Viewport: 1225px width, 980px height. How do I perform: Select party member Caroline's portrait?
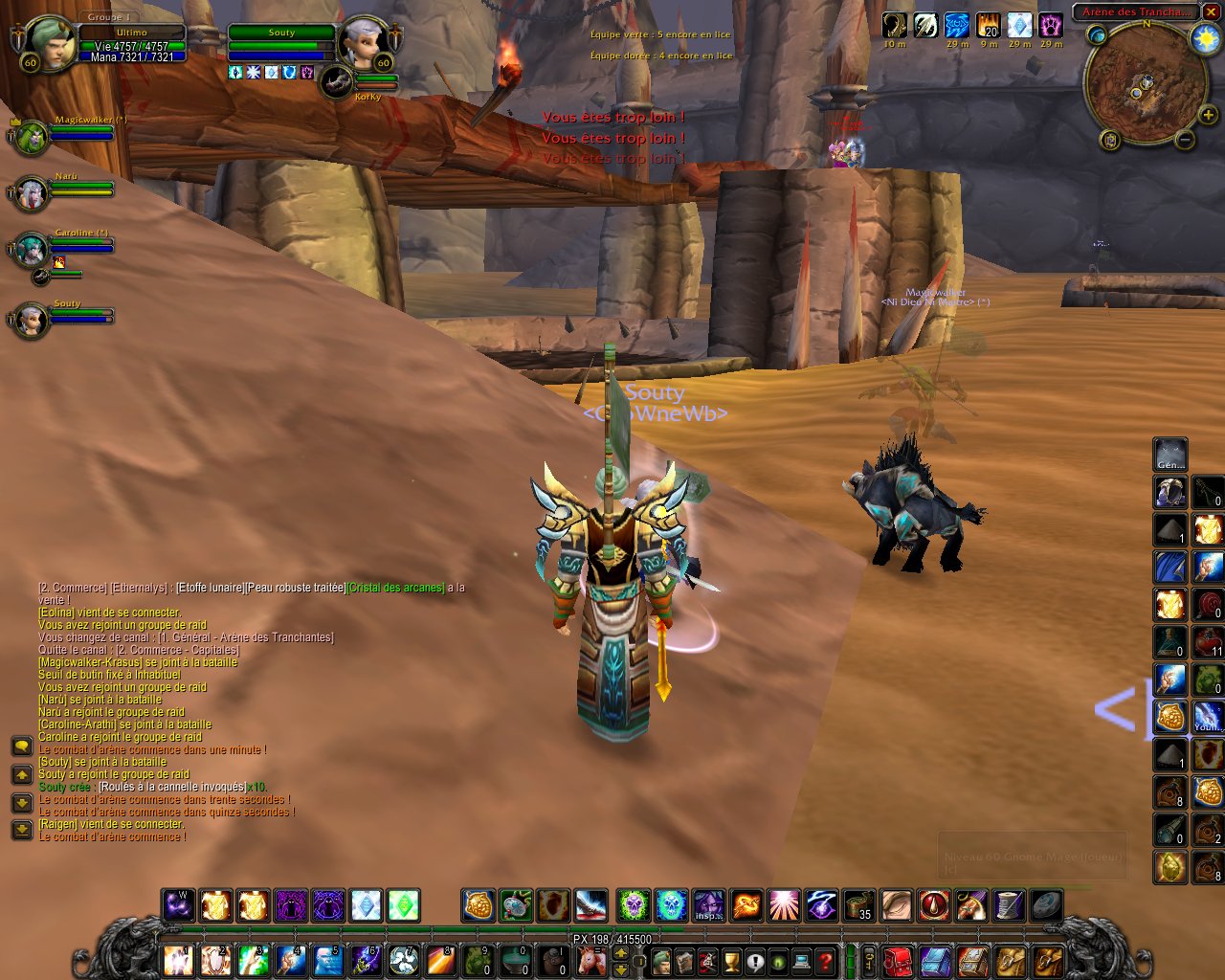(x=31, y=250)
